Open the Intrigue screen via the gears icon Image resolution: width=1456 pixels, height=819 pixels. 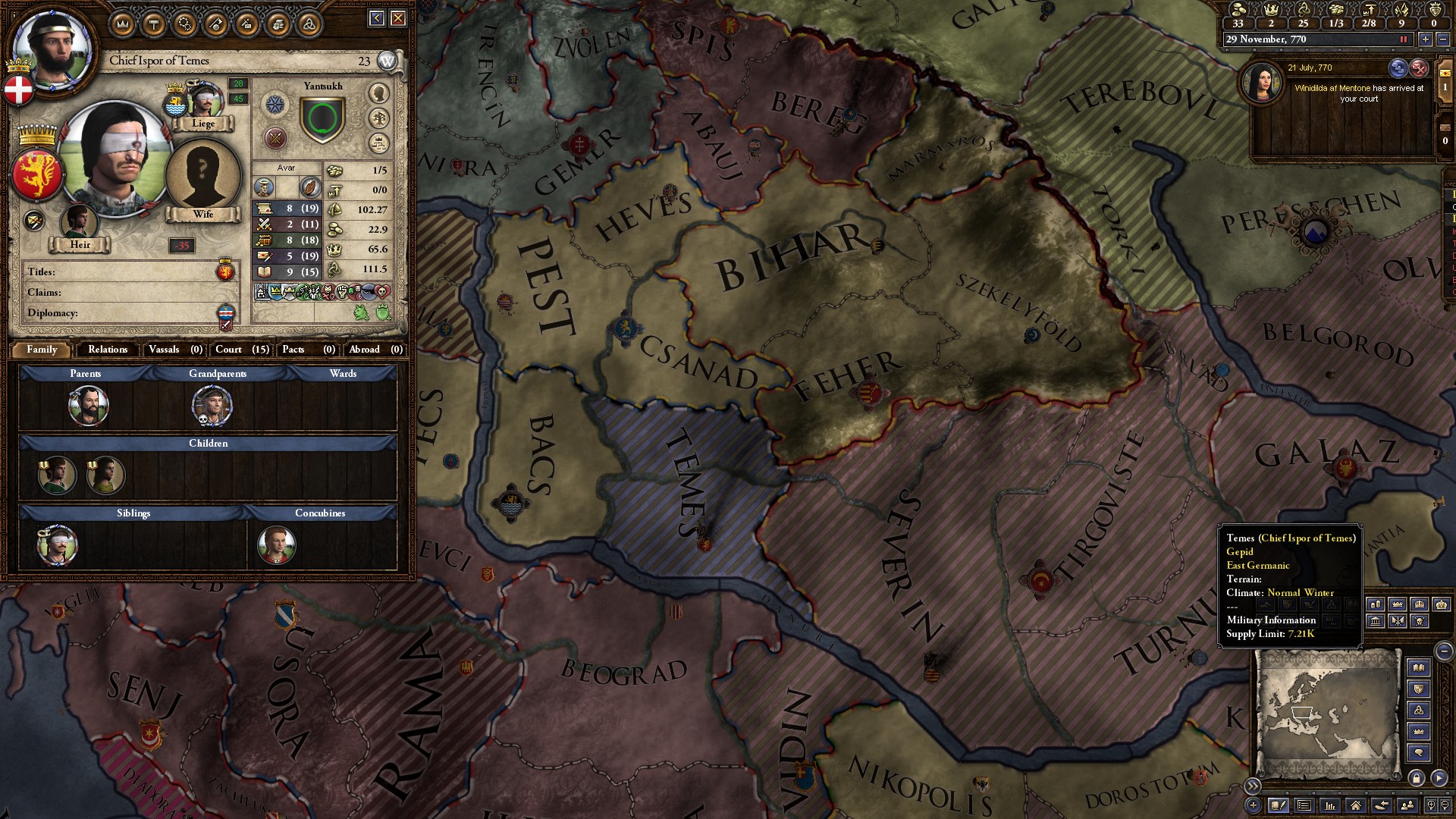(185, 24)
